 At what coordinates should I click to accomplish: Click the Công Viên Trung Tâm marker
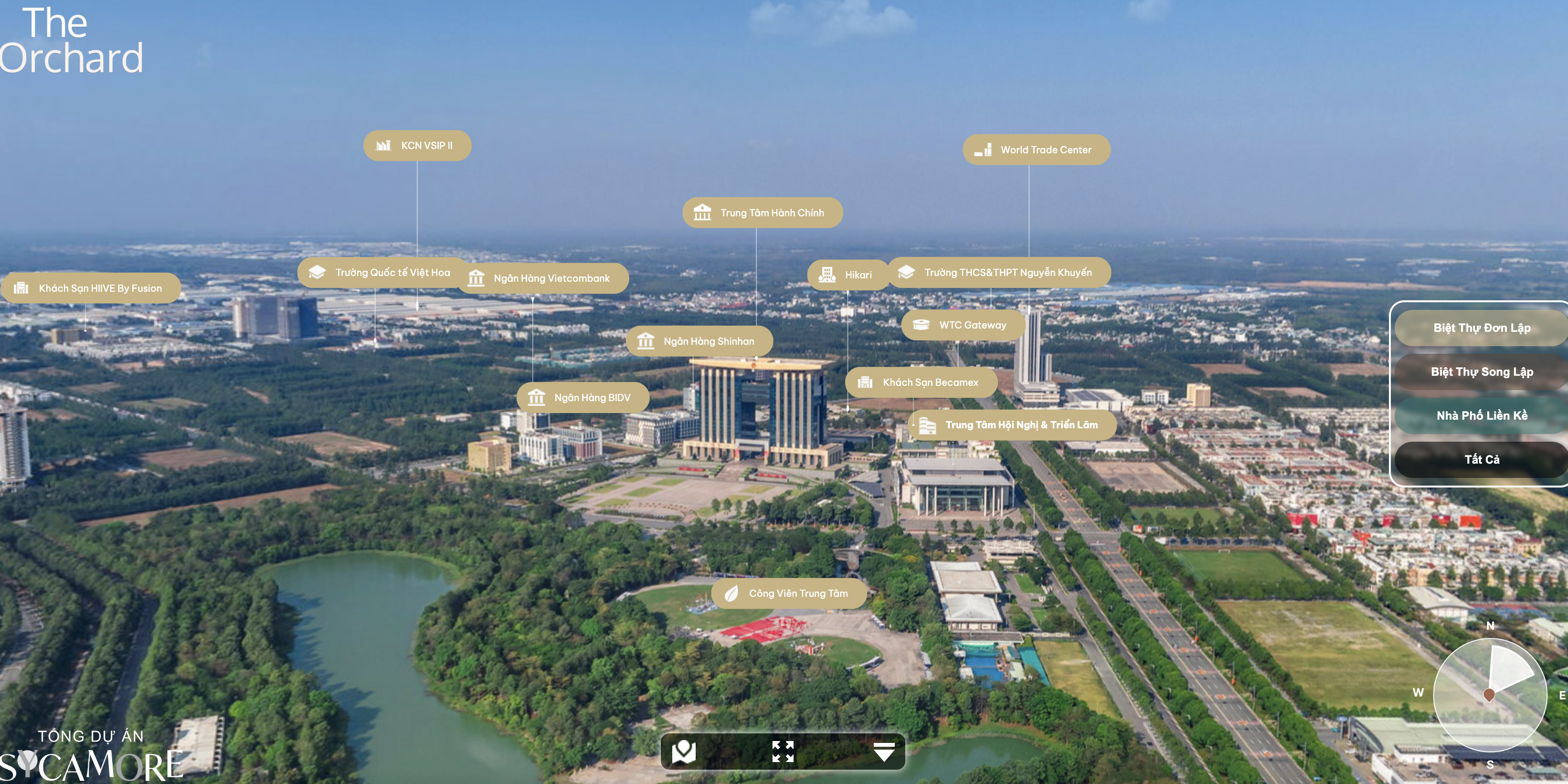(x=789, y=593)
